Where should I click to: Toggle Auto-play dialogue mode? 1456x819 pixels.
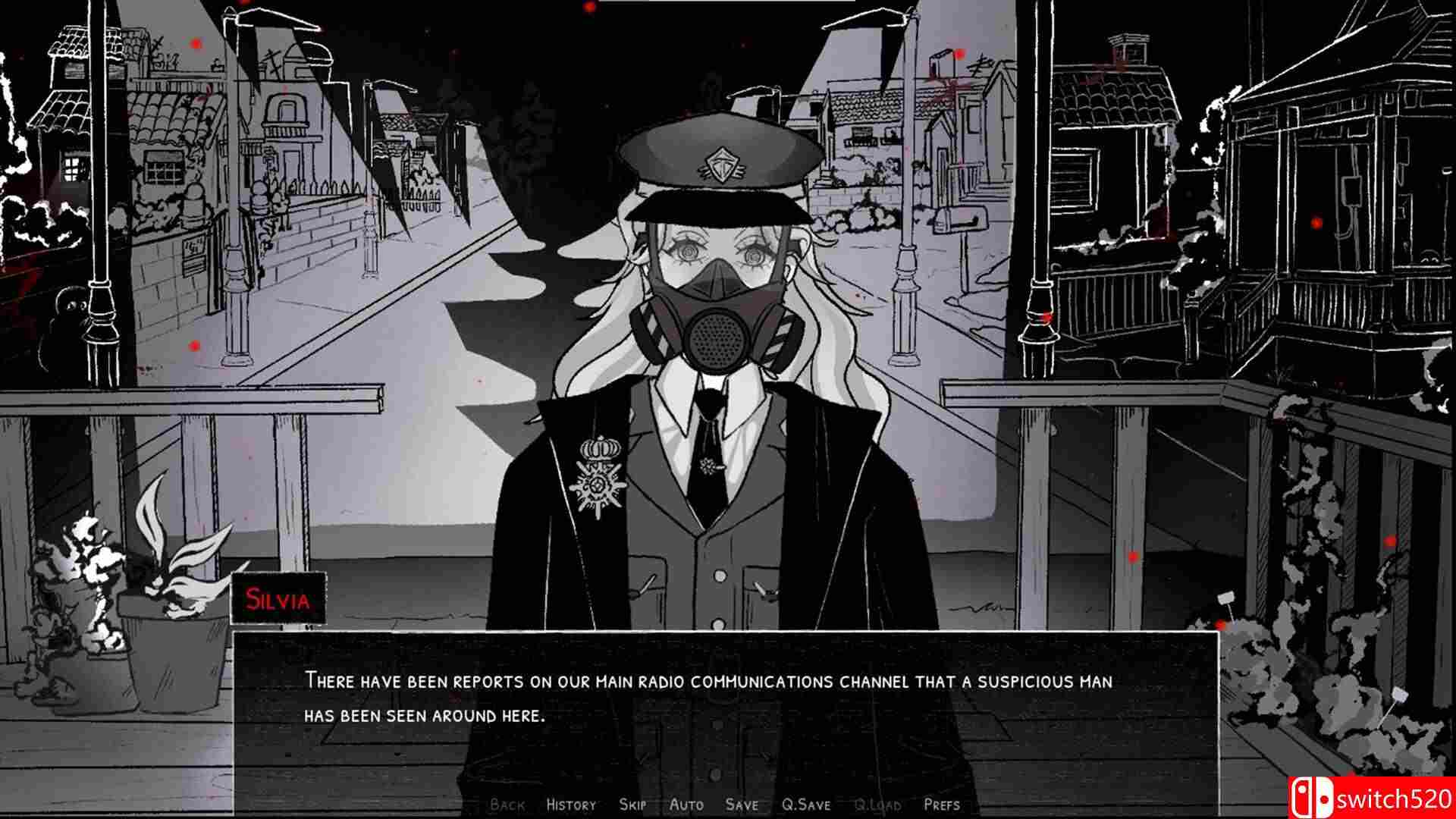[x=686, y=804]
